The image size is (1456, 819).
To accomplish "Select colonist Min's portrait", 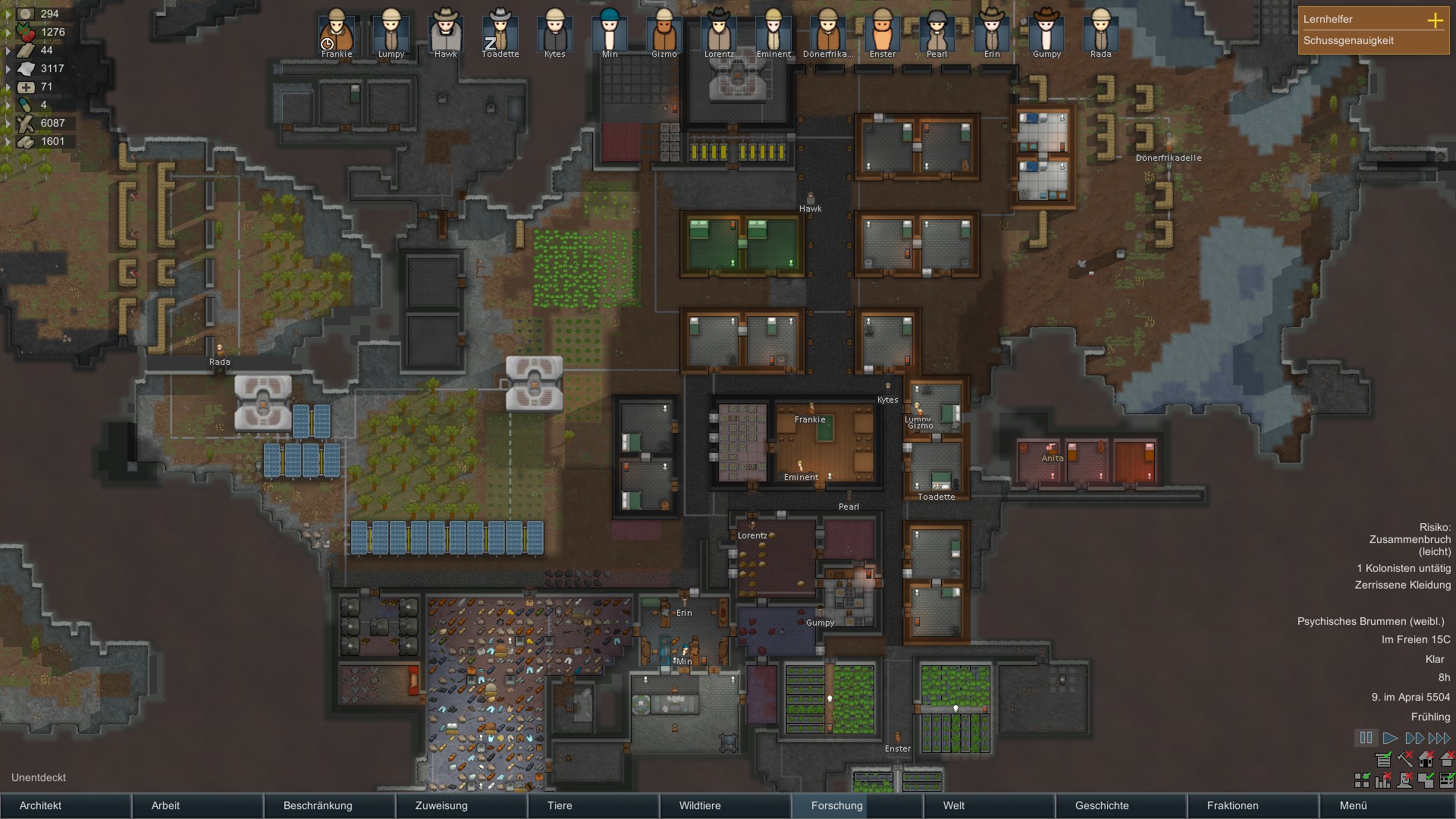I will [610, 32].
